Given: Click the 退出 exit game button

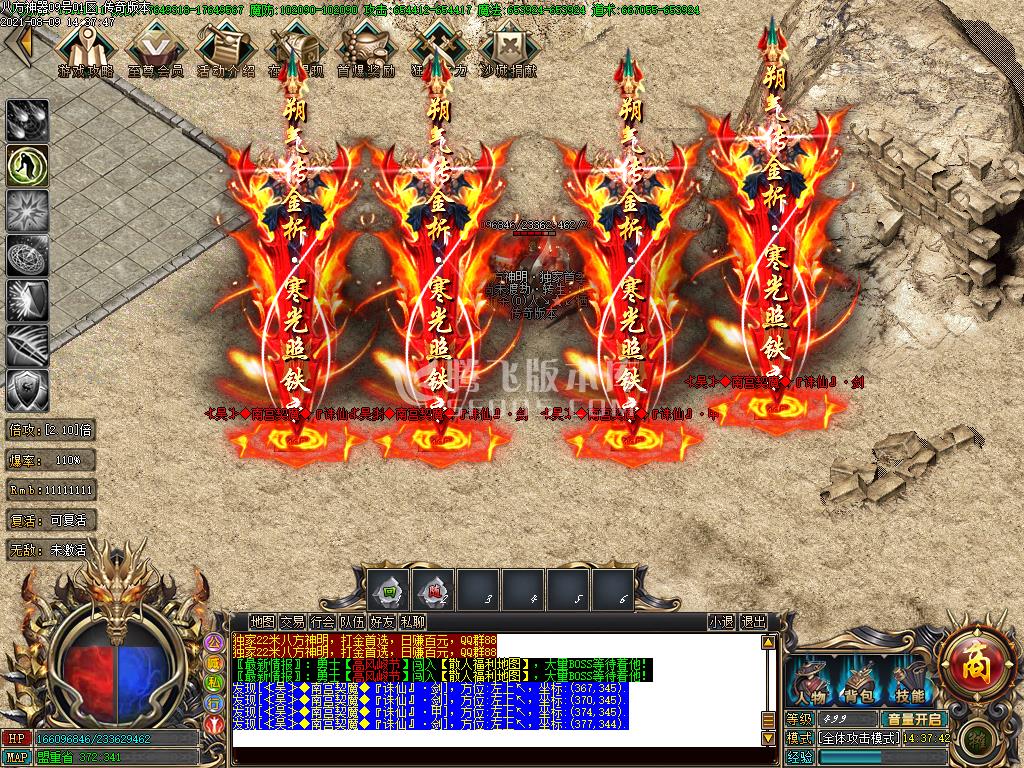Looking at the screenshot, I should [x=753, y=622].
